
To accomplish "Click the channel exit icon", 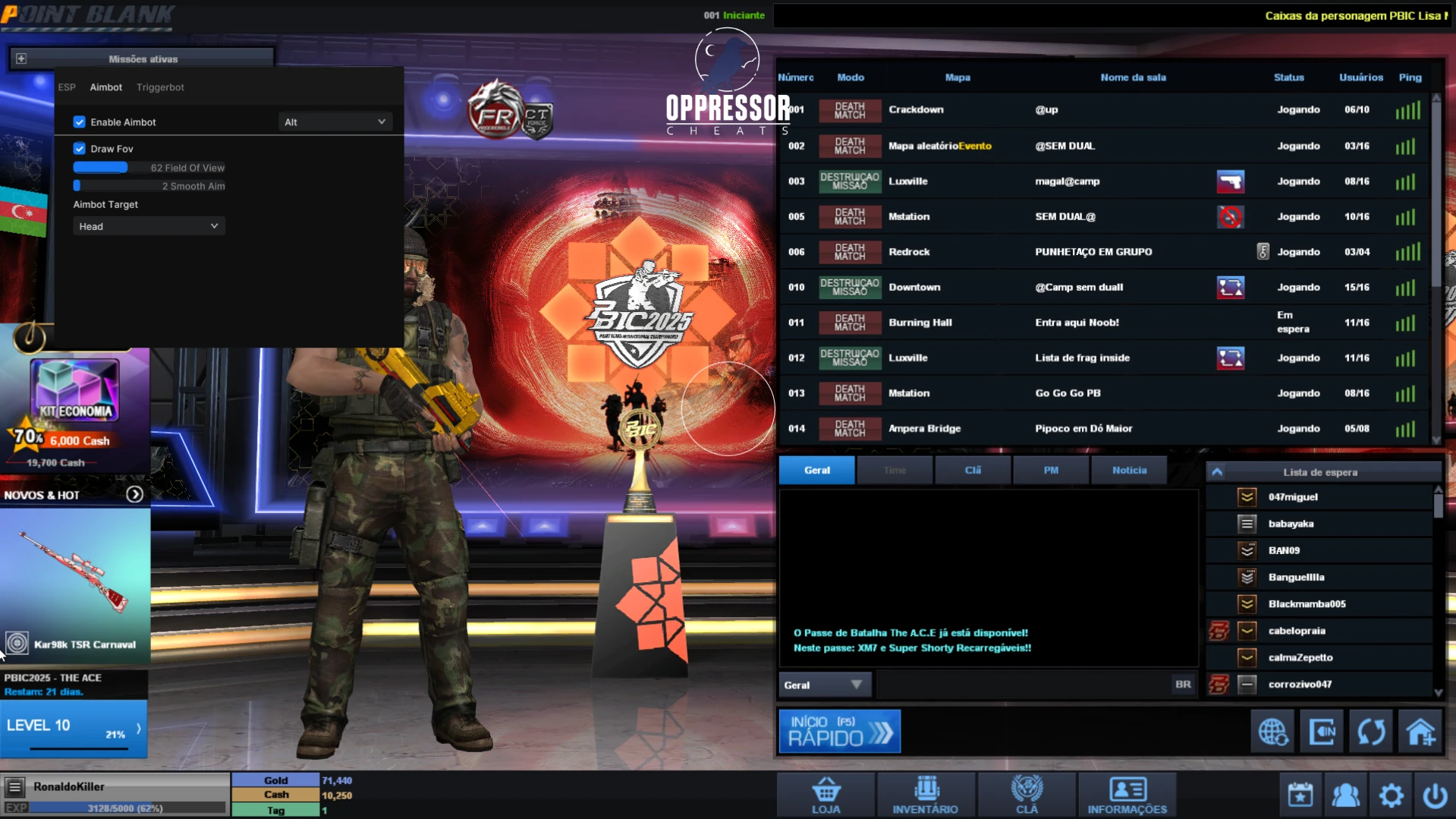I will click(x=1322, y=730).
